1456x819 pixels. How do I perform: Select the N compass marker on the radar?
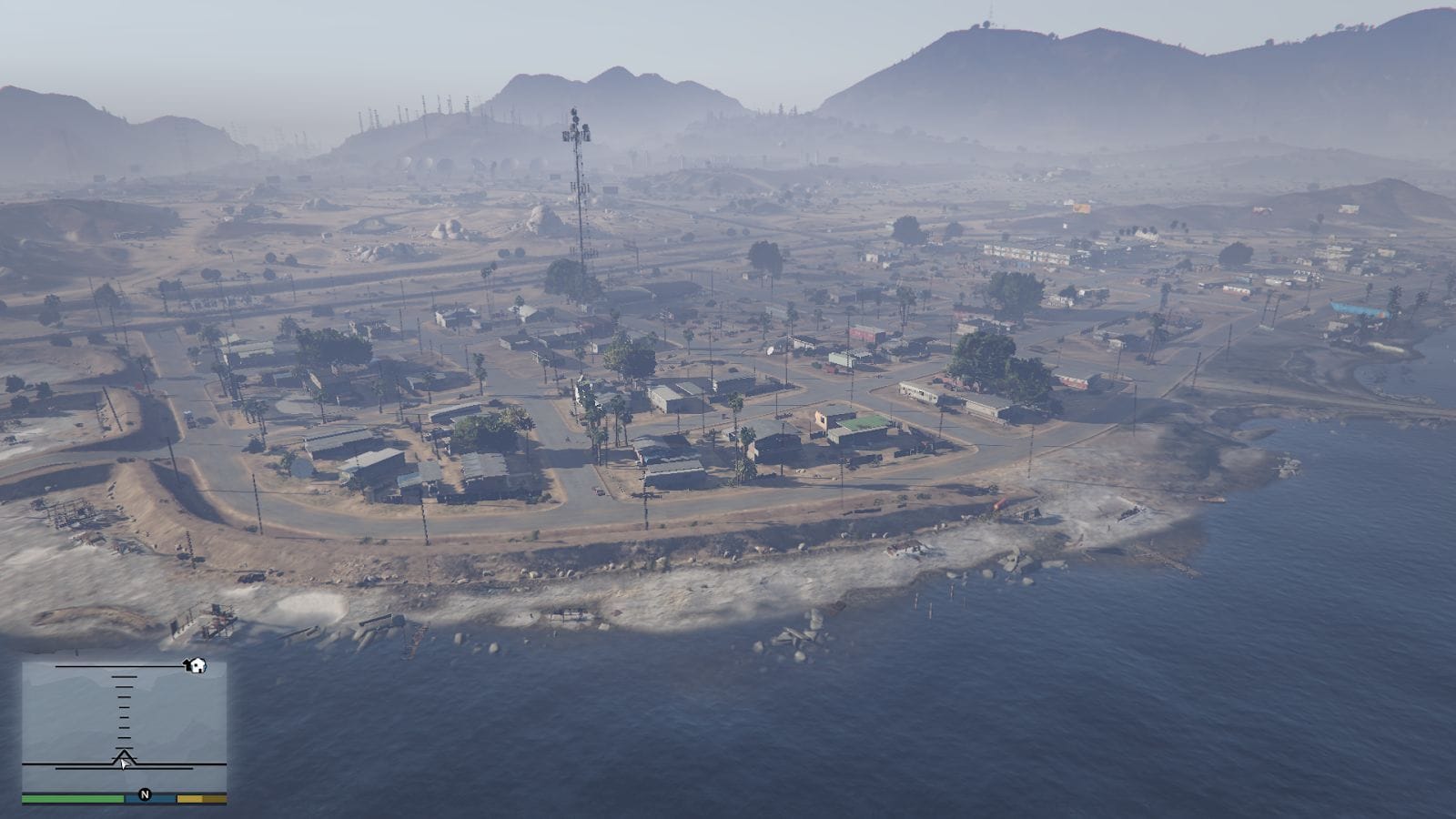pyautogui.click(x=145, y=794)
